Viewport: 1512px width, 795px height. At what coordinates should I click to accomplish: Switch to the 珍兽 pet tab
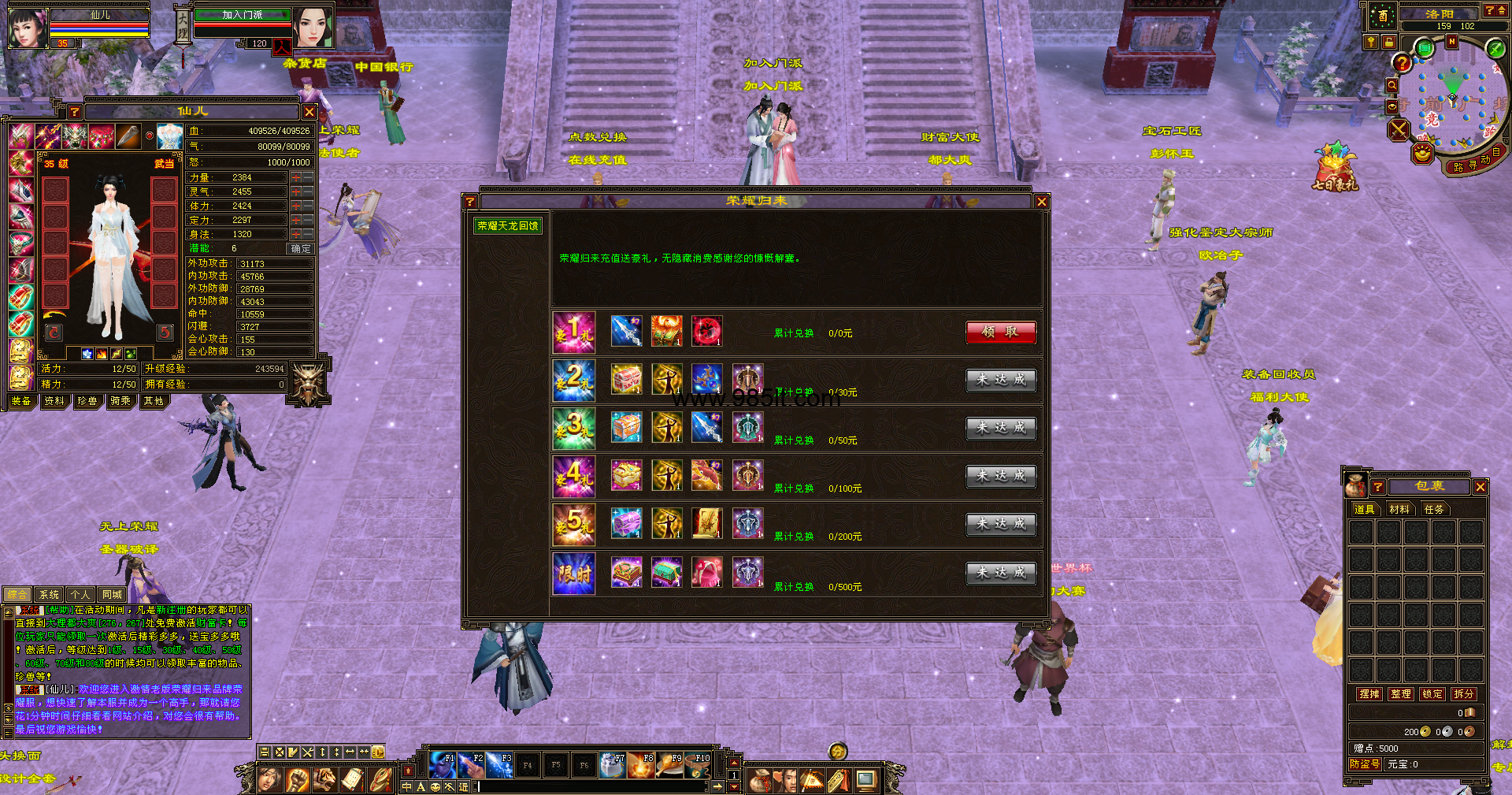(x=87, y=401)
